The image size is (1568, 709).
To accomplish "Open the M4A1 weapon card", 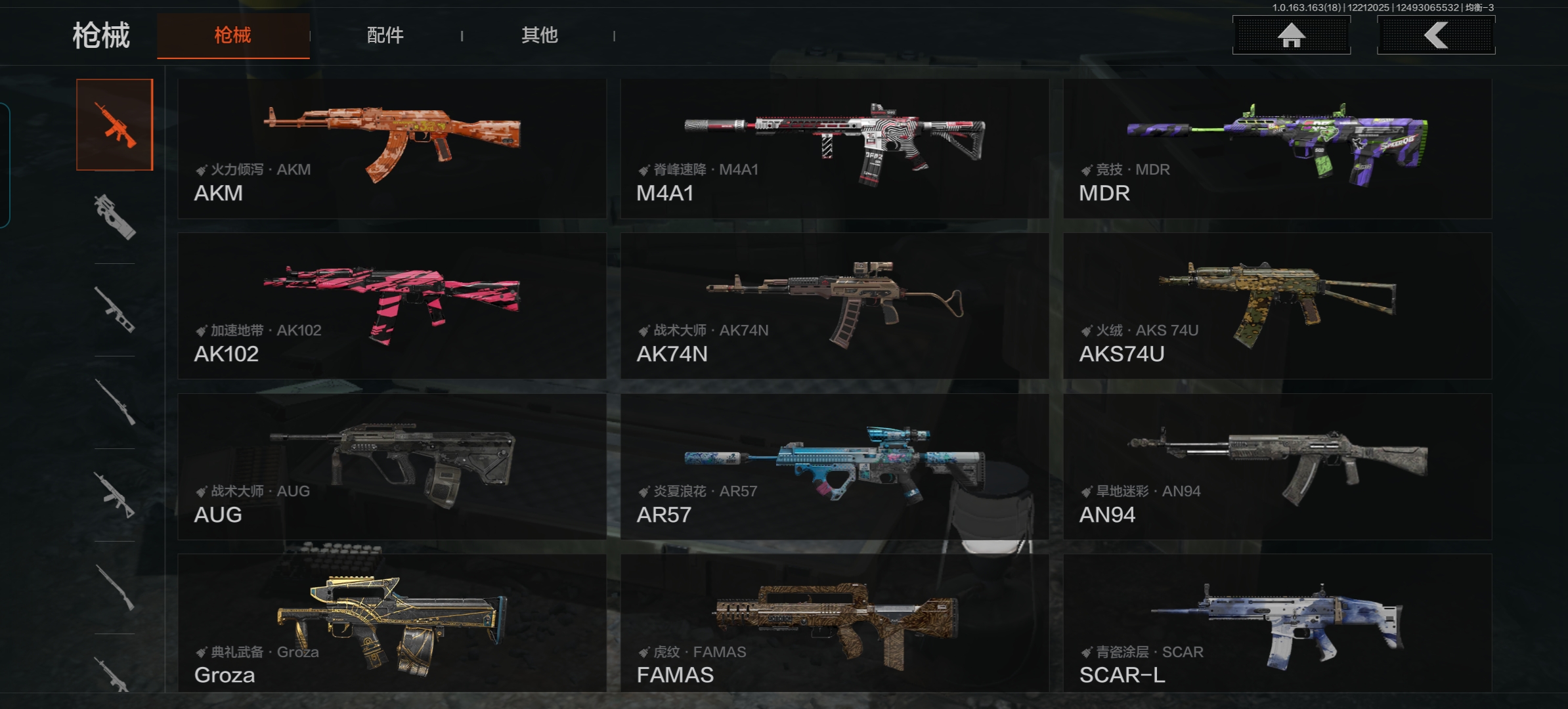I will point(834,149).
